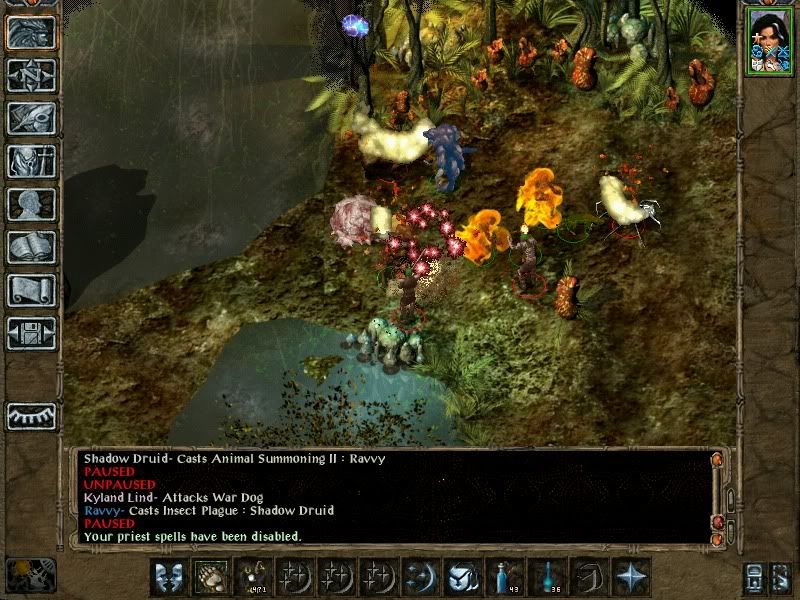
Task: Open the journal with quill icon
Action: click(x=31, y=118)
